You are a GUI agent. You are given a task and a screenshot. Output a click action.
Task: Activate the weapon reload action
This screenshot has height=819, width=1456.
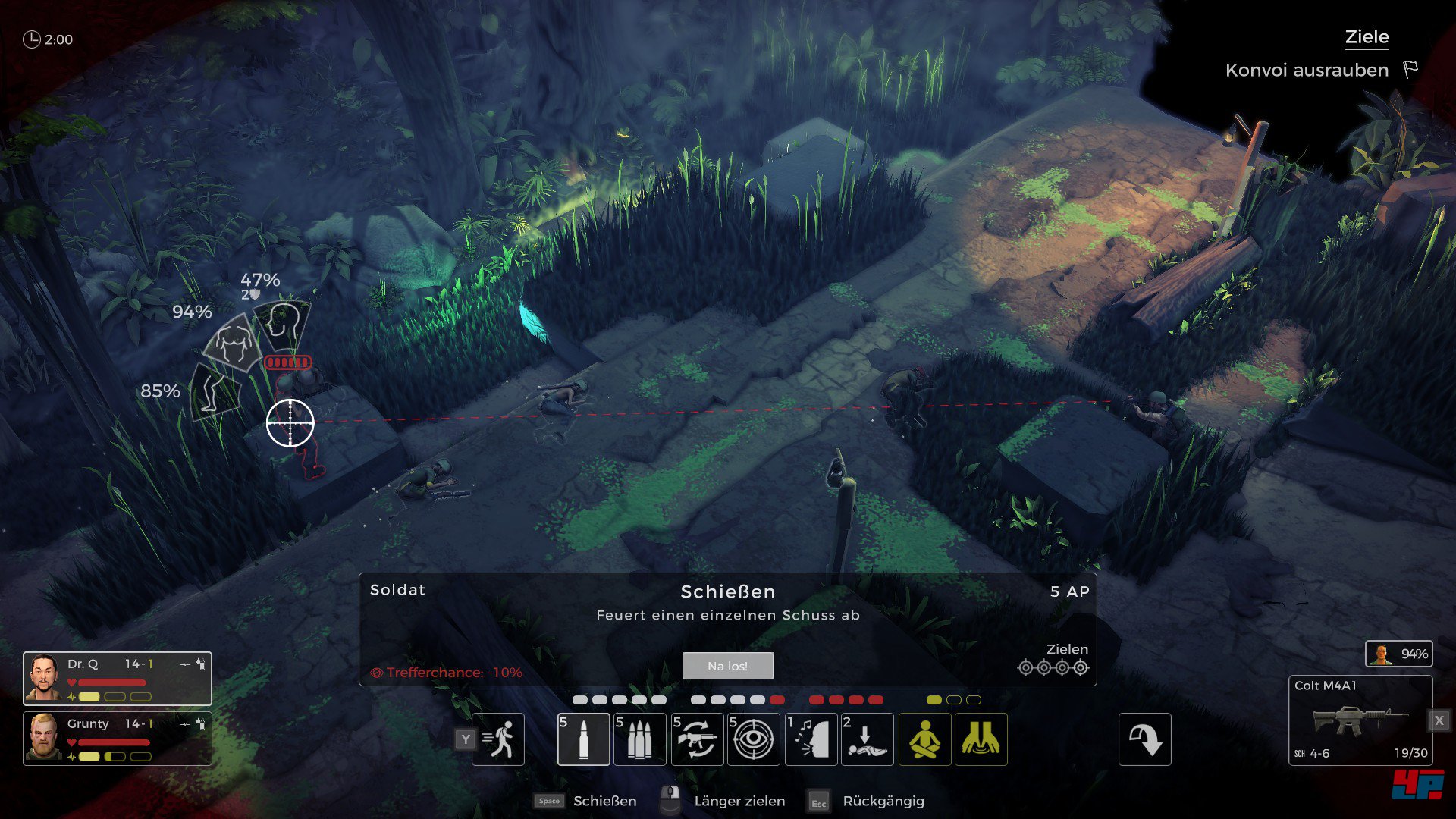click(x=696, y=739)
